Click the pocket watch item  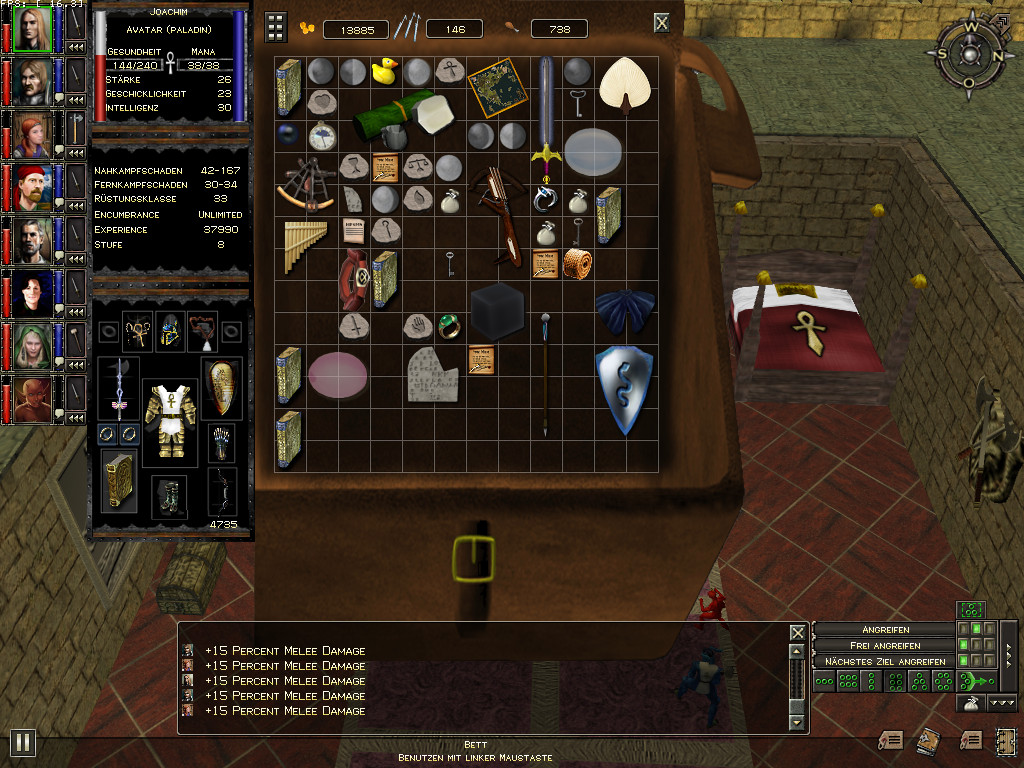pos(321,135)
